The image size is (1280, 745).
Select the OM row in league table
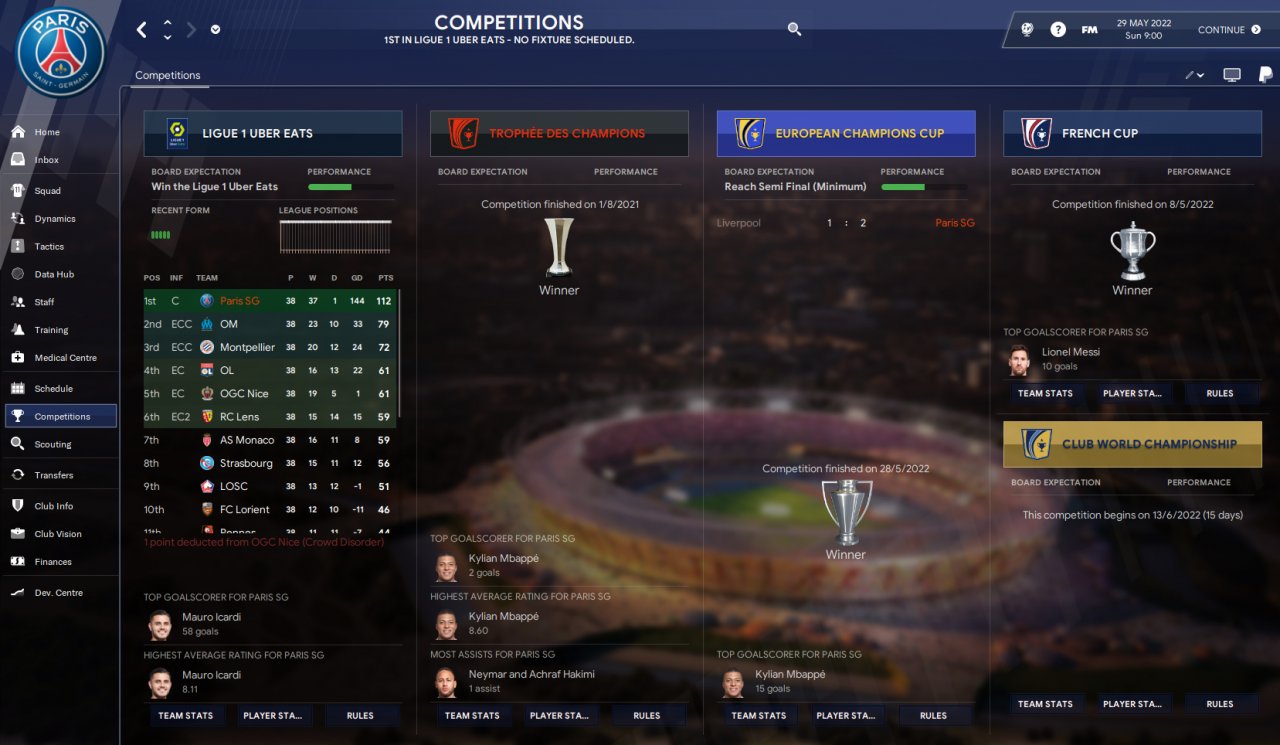229,324
